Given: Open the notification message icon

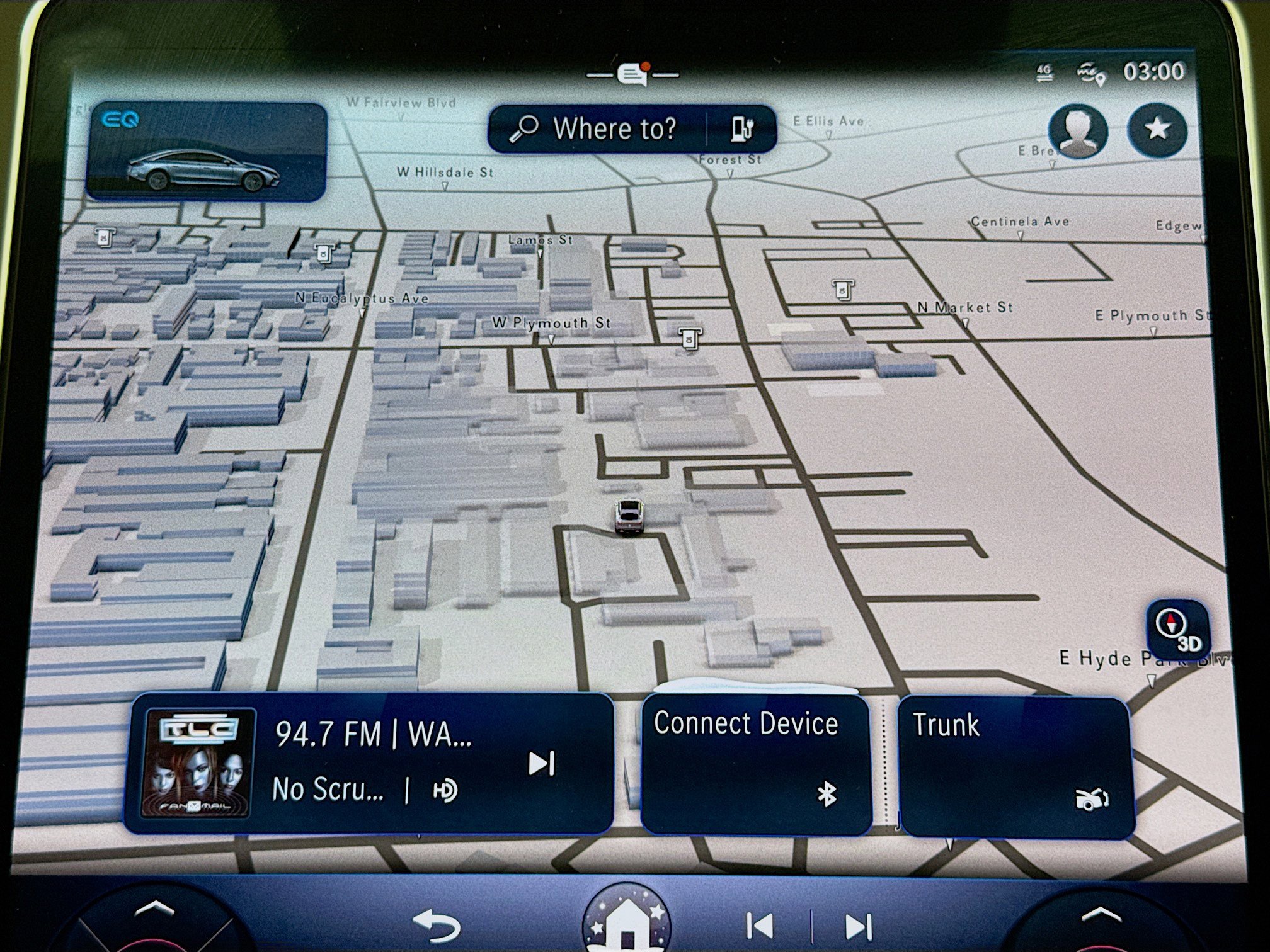Looking at the screenshot, I should click(x=633, y=74).
